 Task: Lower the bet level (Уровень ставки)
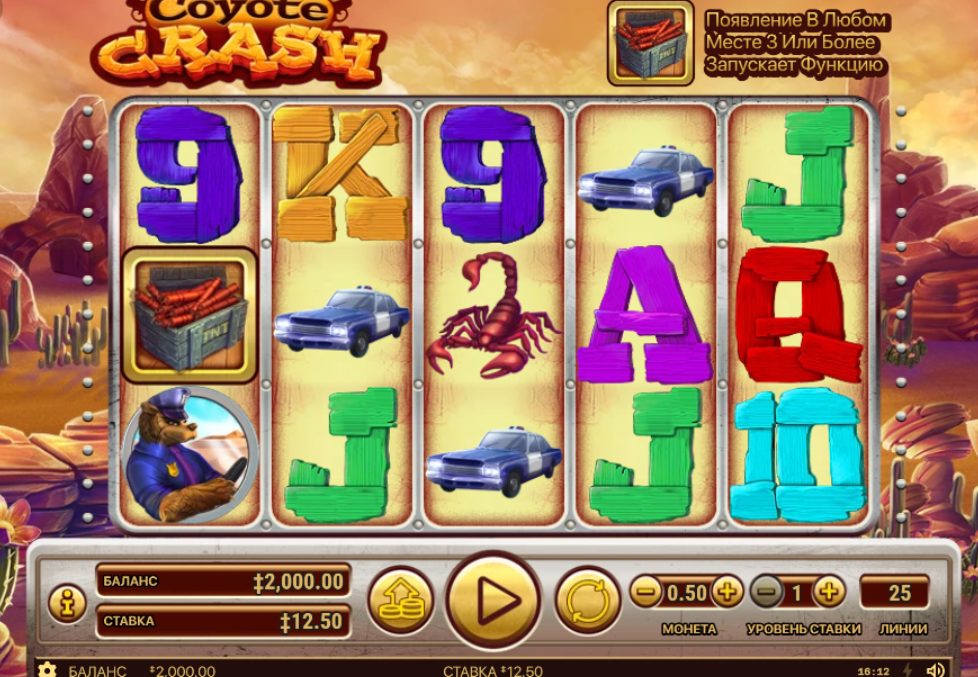[766, 592]
